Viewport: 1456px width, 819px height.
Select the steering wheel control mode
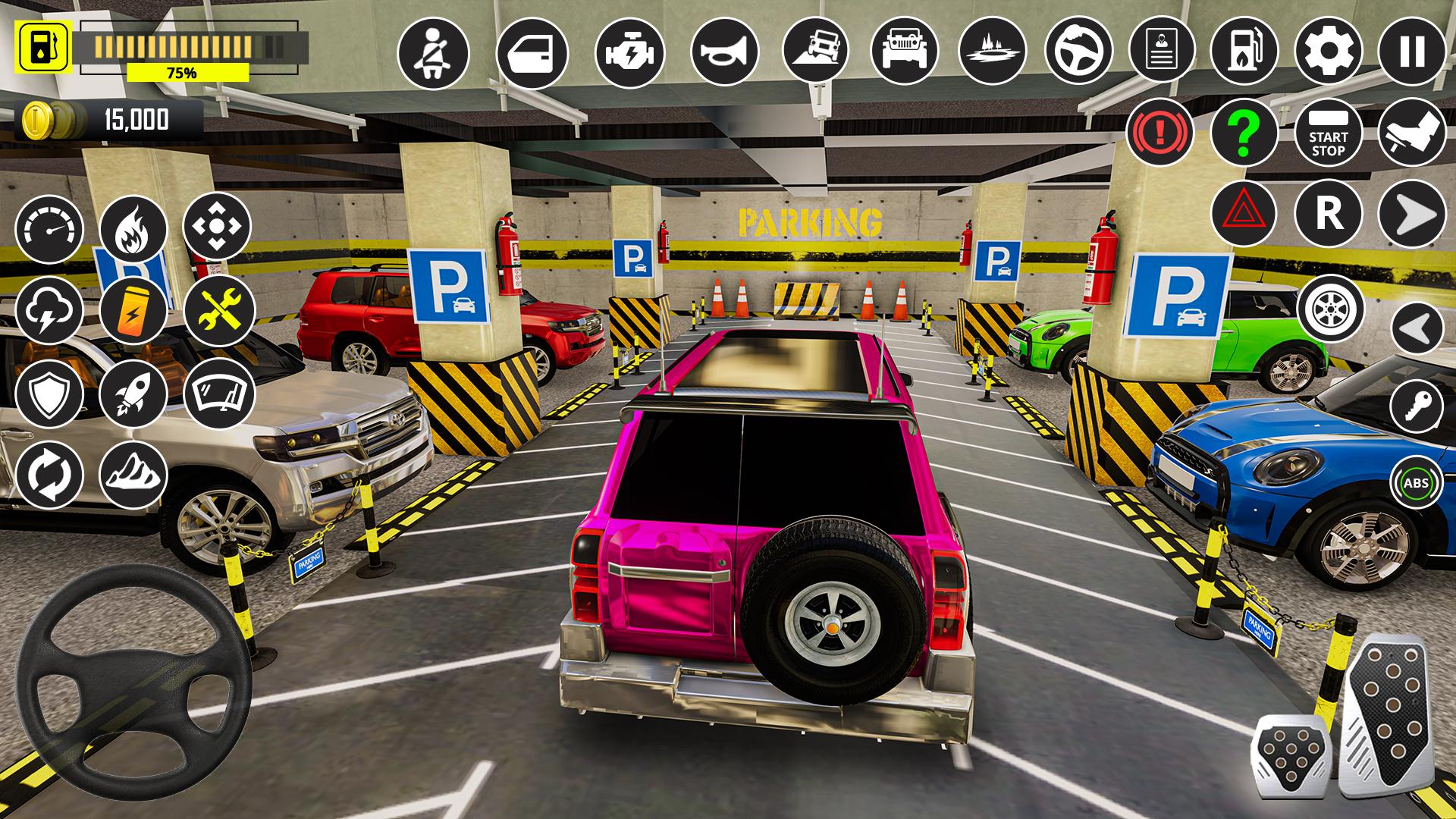(x=1081, y=51)
